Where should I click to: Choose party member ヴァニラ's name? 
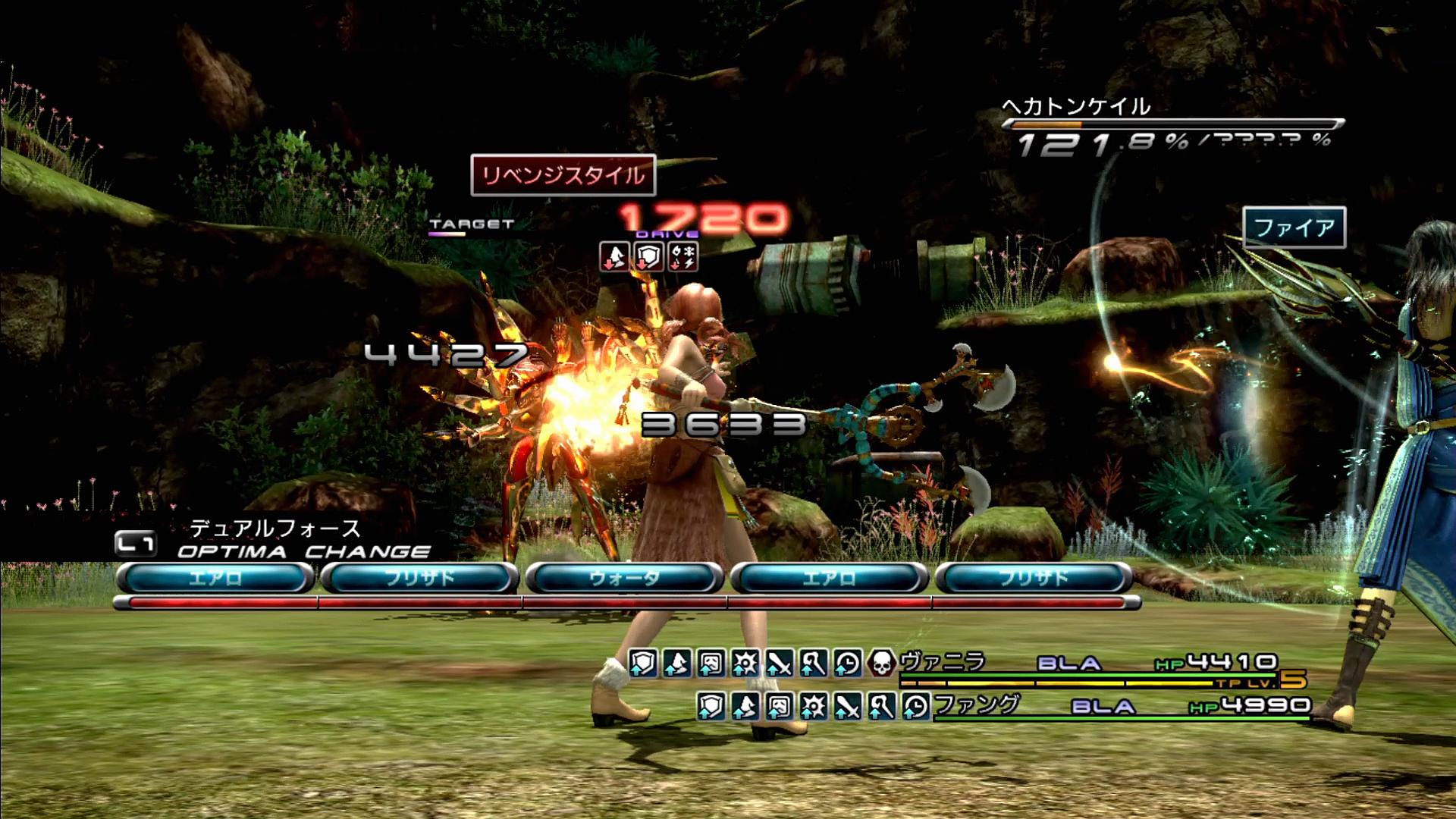tap(943, 662)
